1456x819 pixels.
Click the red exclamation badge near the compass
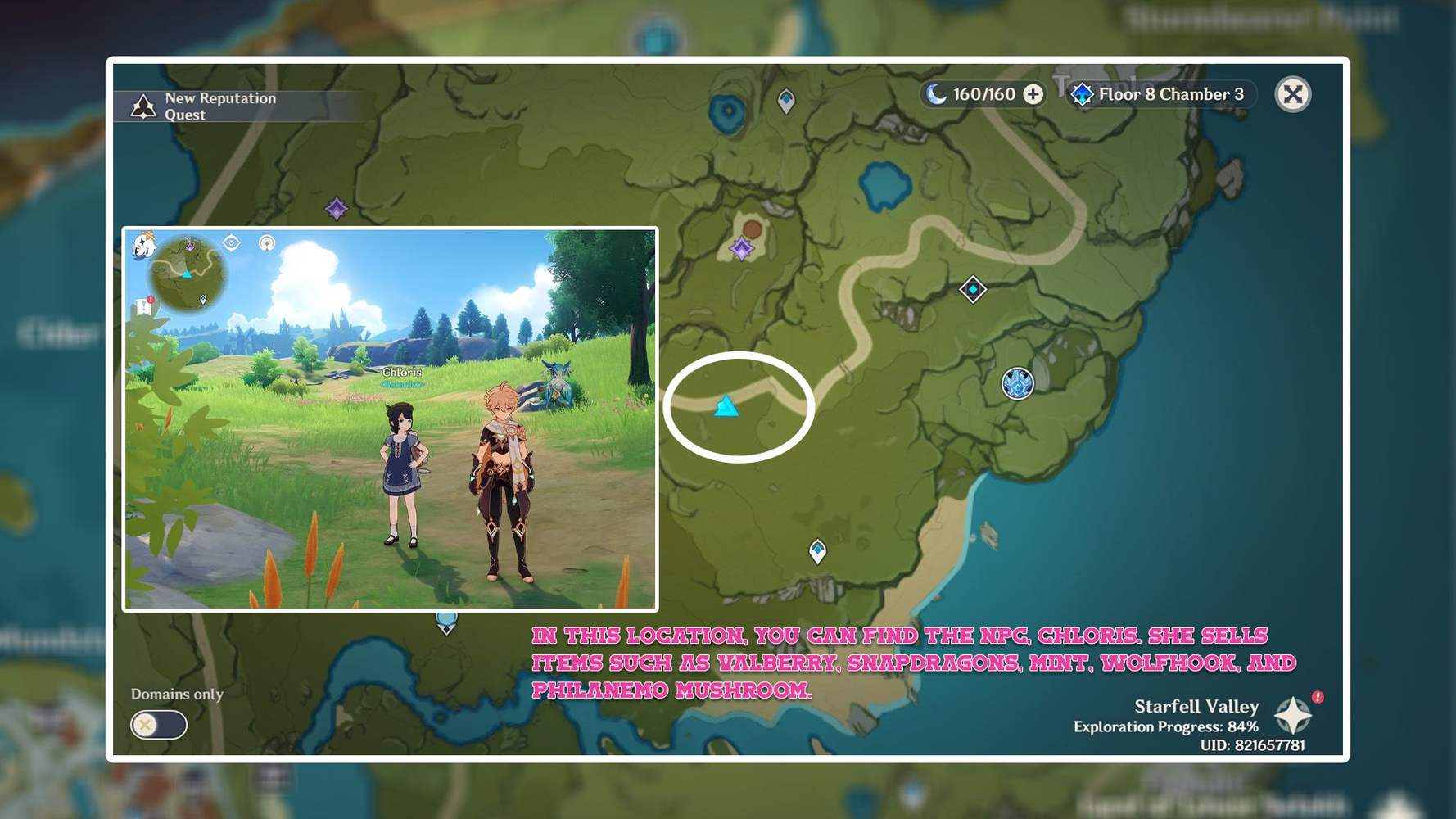point(1317,696)
